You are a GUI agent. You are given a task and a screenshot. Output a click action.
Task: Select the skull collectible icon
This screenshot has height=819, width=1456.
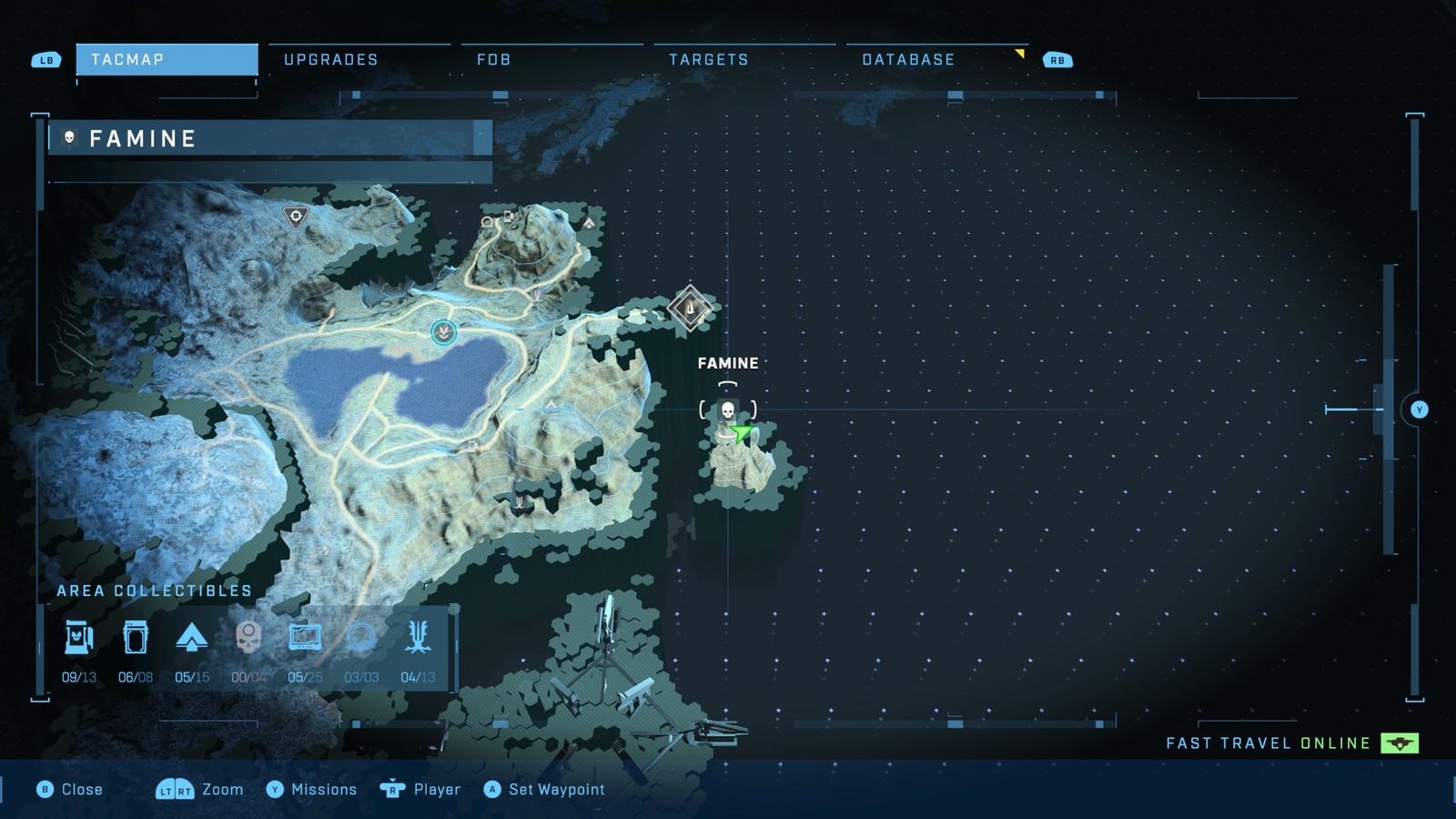[x=248, y=638]
